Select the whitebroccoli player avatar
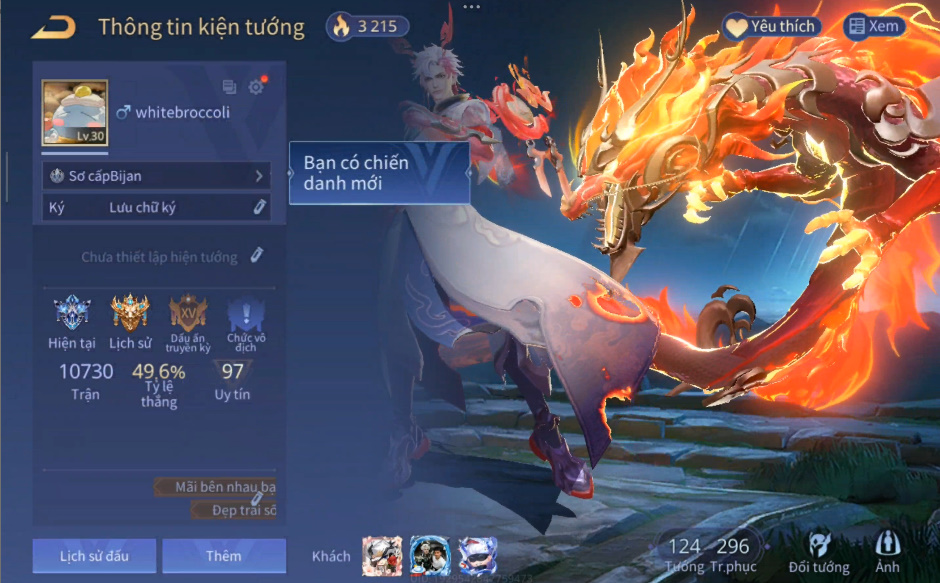940x583 pixels. click(x=74, y=113)
